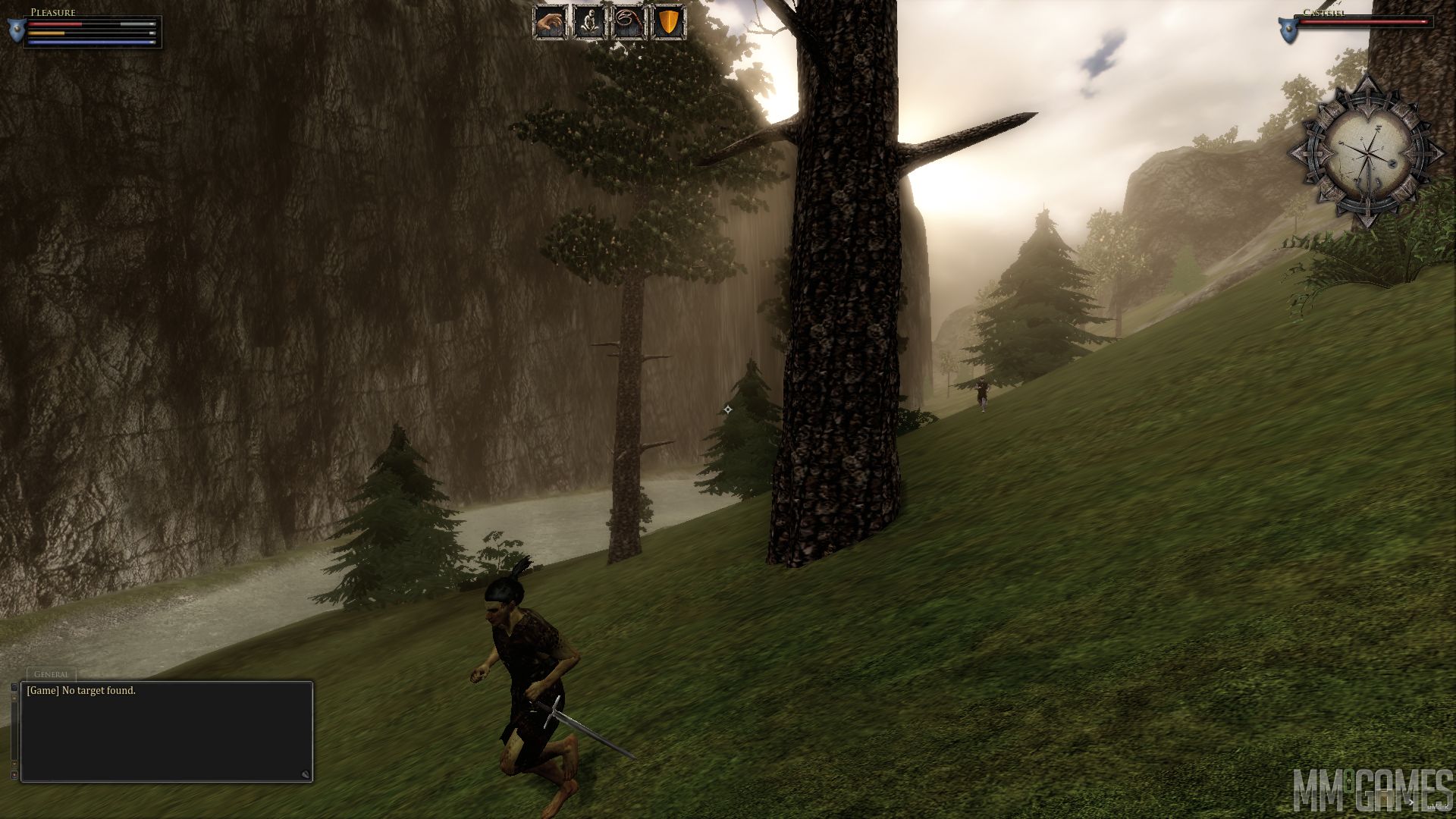Use the seated meditating figure ability
The height and width of the screenshot is (819, 1456).
[x=589, y=23]
